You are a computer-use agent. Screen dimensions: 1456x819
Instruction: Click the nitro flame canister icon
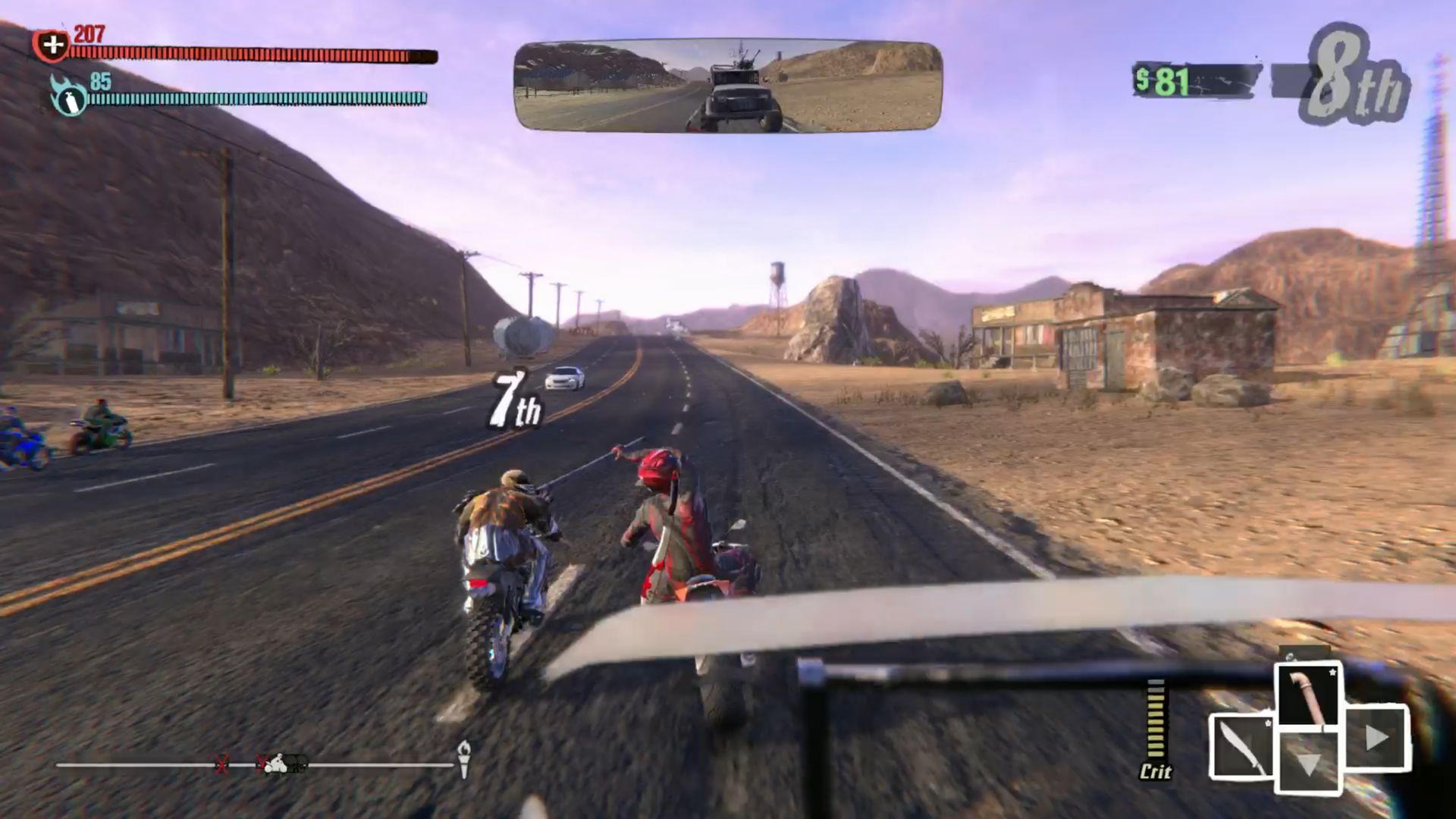(68, 97)
